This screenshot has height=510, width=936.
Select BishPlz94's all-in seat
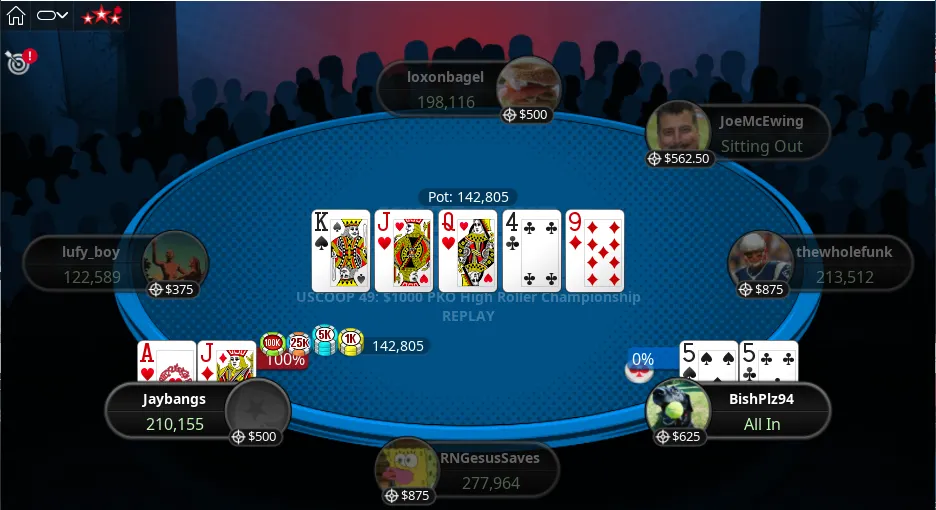(x=761, y=411)
